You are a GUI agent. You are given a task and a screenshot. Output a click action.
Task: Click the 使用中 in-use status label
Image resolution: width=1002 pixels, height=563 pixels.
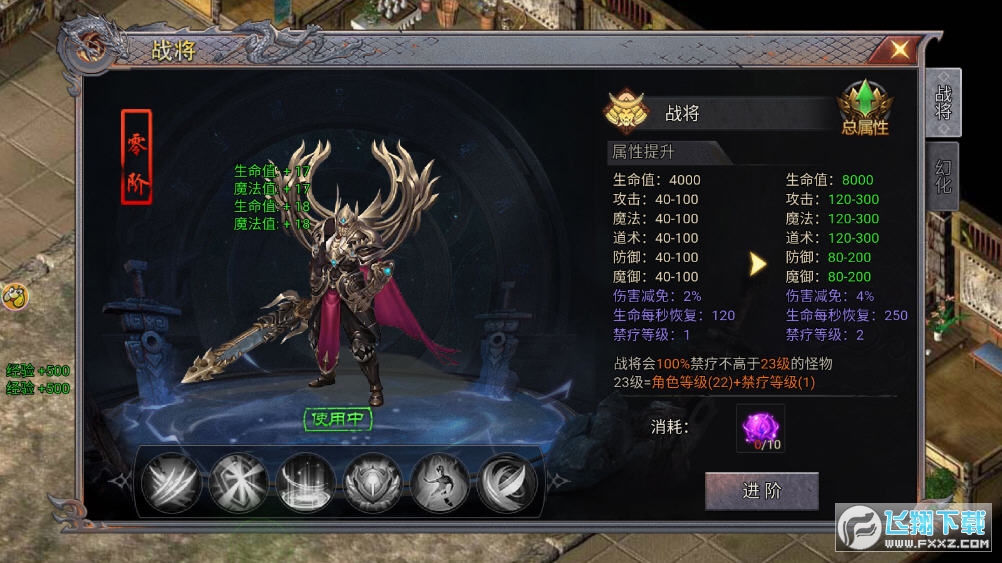338,419
